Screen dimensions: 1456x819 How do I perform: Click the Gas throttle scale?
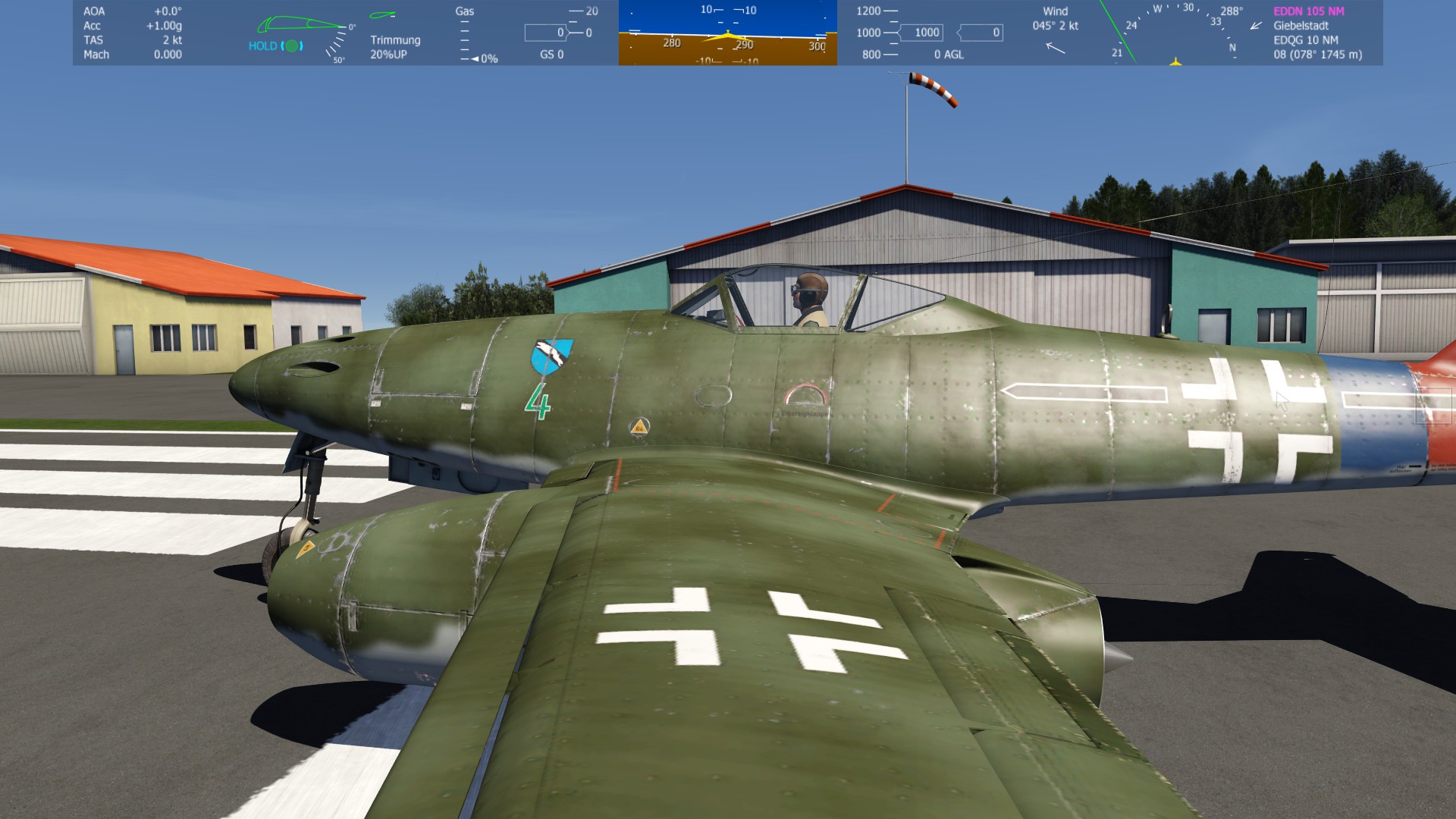466,36
